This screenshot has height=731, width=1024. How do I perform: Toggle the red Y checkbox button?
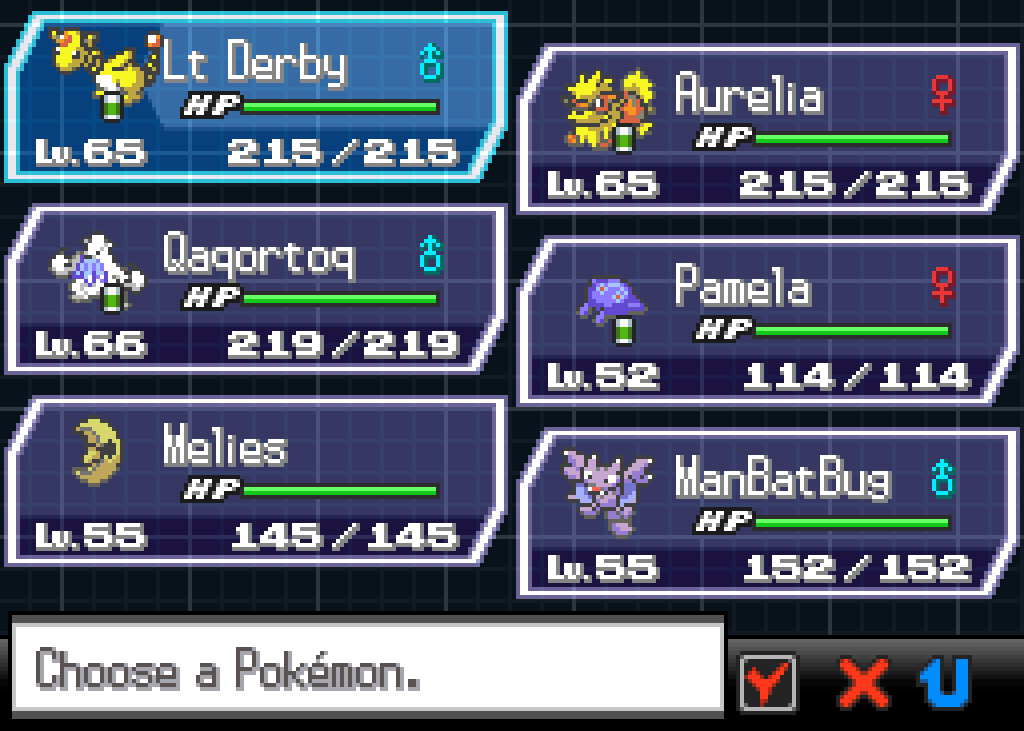(x=767, y=682)
